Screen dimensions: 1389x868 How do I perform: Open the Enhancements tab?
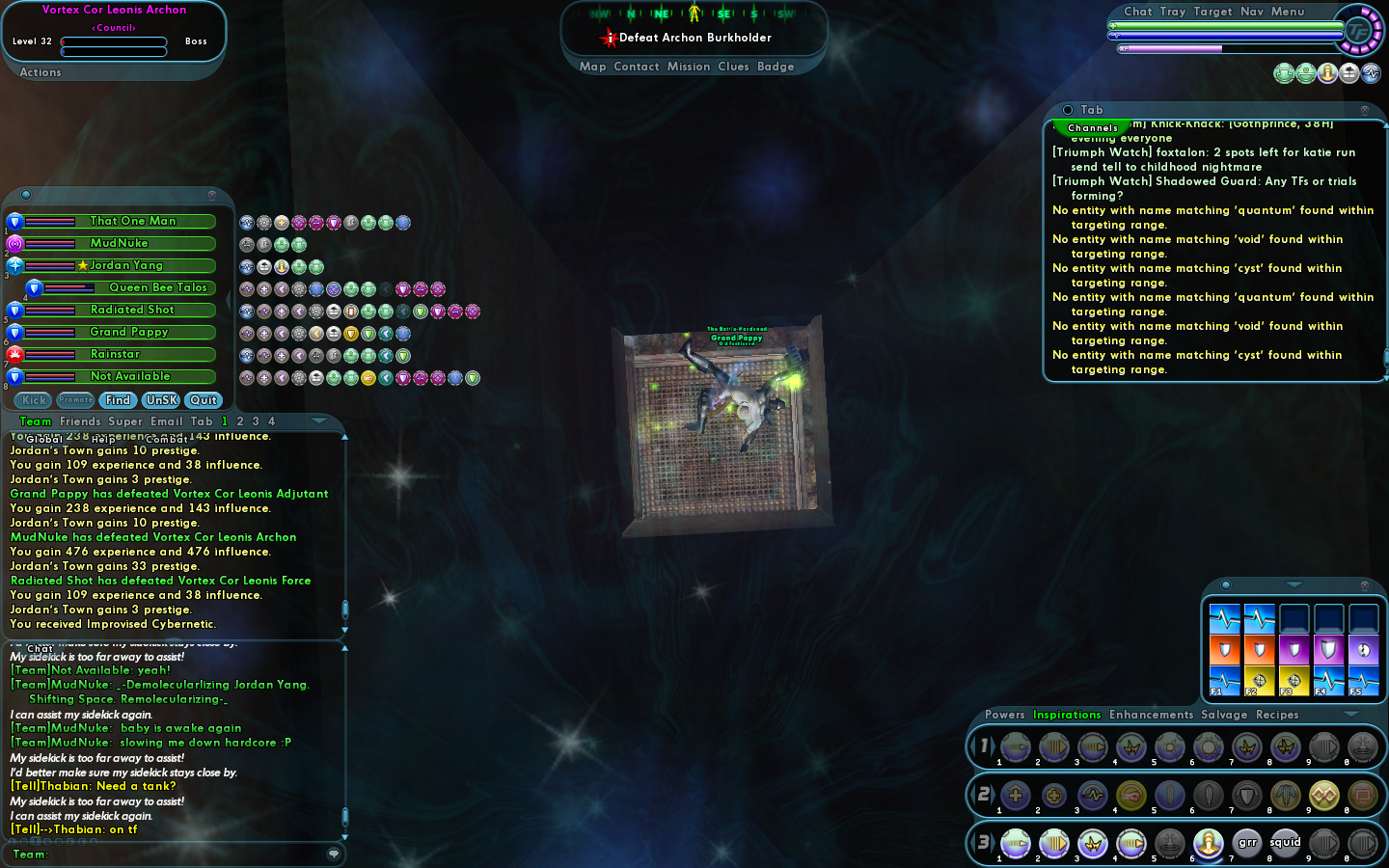point(1151,715)
